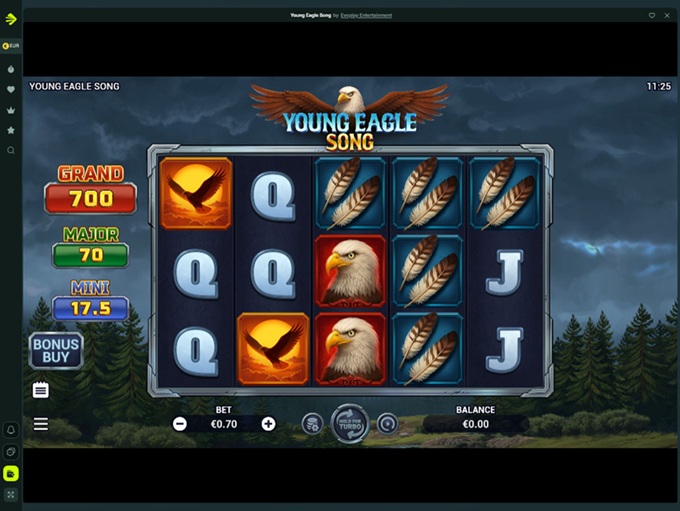Open the search icon in the casino sidebar
The width and height of the screenshot is (680, 511).
coord(11,150)
